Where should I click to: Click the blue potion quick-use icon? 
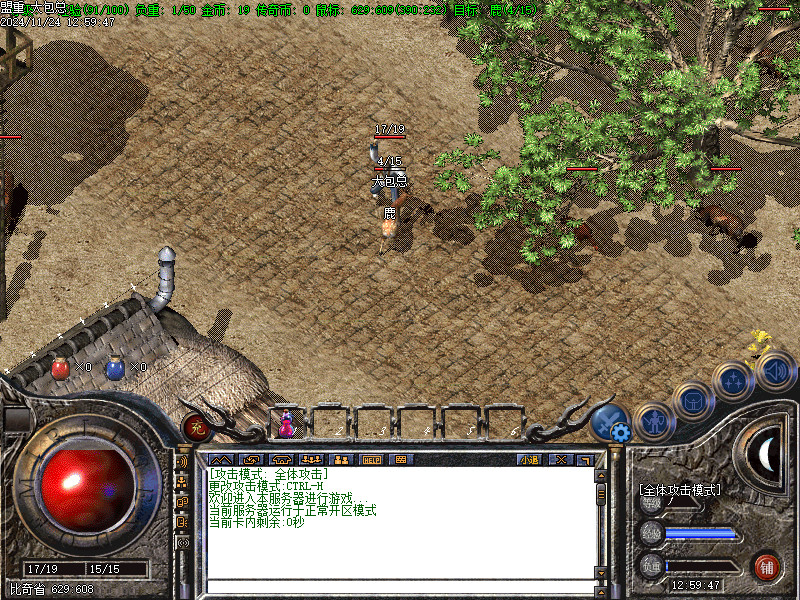tap(115, 368)
